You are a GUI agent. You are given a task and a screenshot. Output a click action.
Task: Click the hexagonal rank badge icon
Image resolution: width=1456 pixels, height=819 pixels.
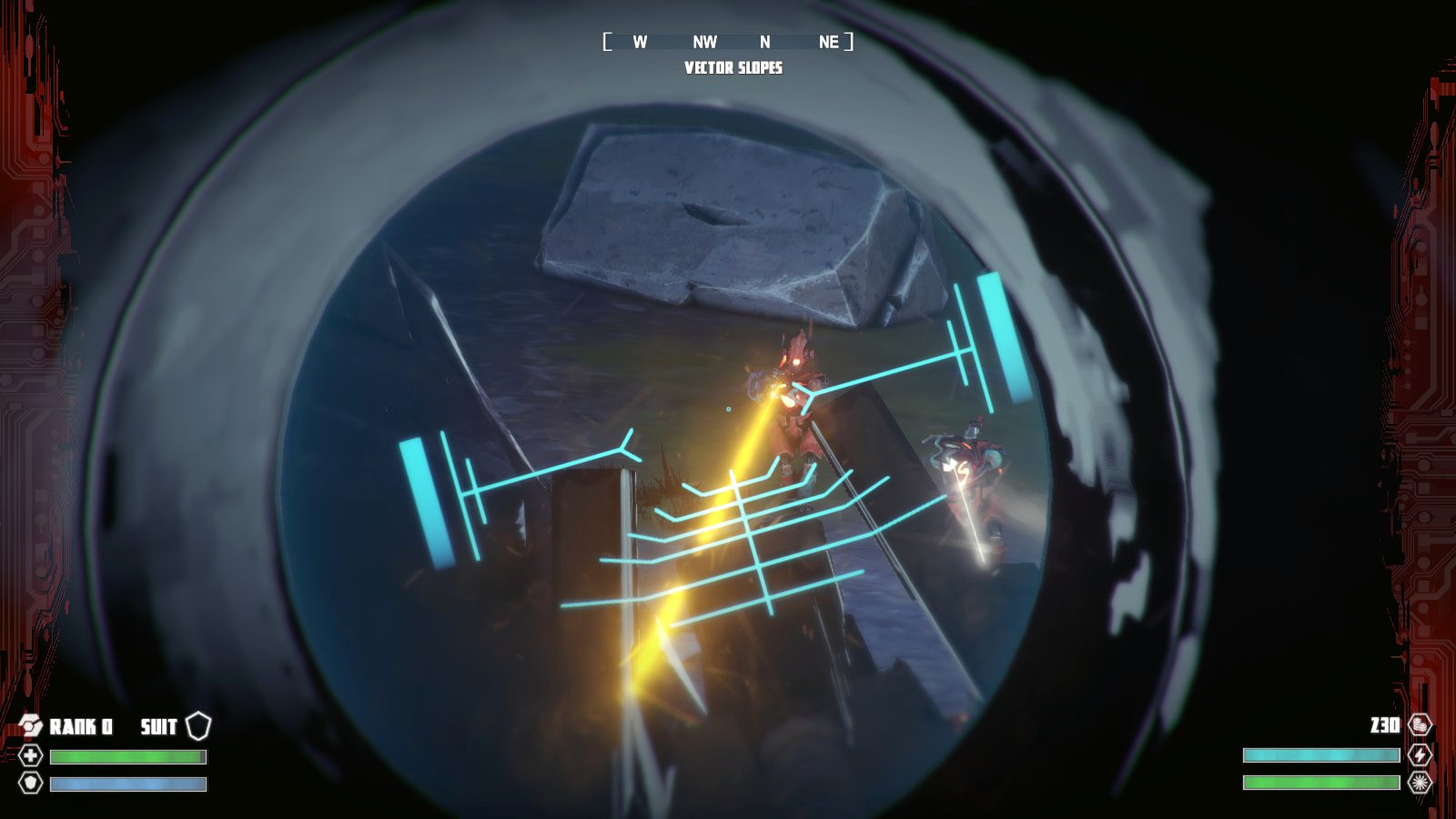[x=31, y=725]
